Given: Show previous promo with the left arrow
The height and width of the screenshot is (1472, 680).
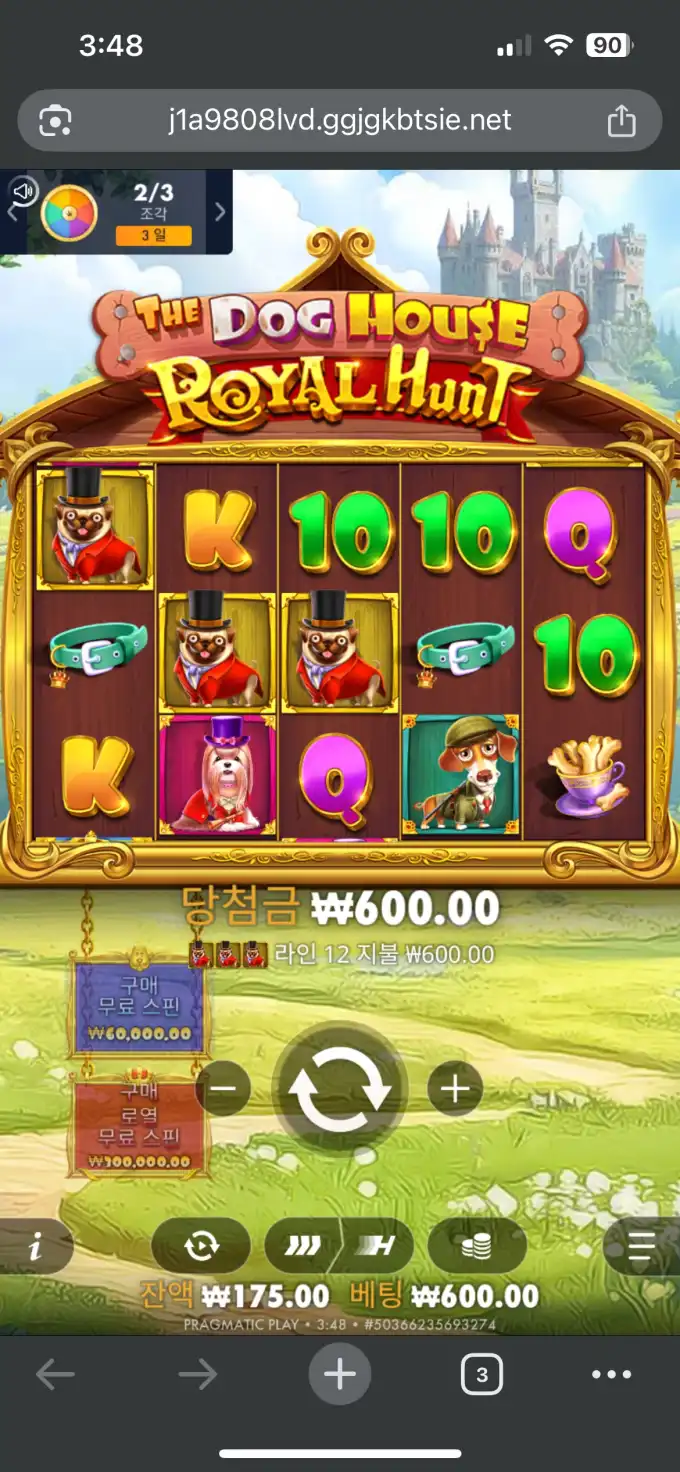Looking at the screenshot, I should point(12,212).
